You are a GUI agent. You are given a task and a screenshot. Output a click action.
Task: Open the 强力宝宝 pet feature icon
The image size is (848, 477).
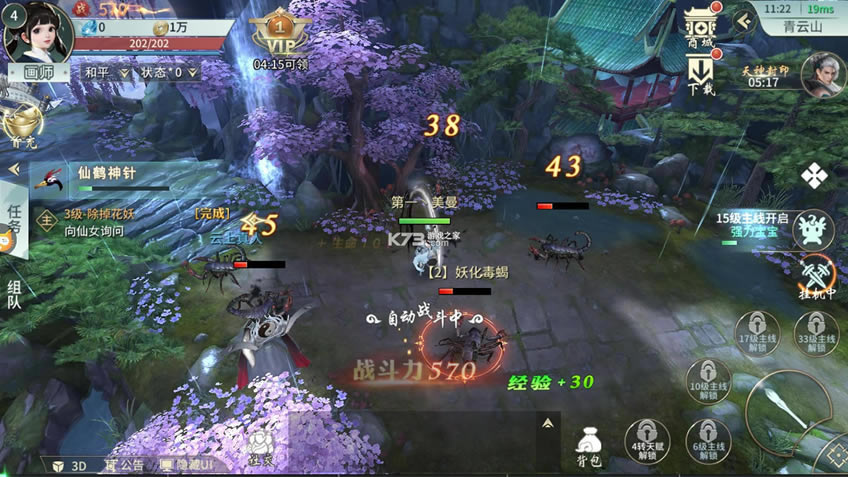pyautogui.click(x=813, y=229)
